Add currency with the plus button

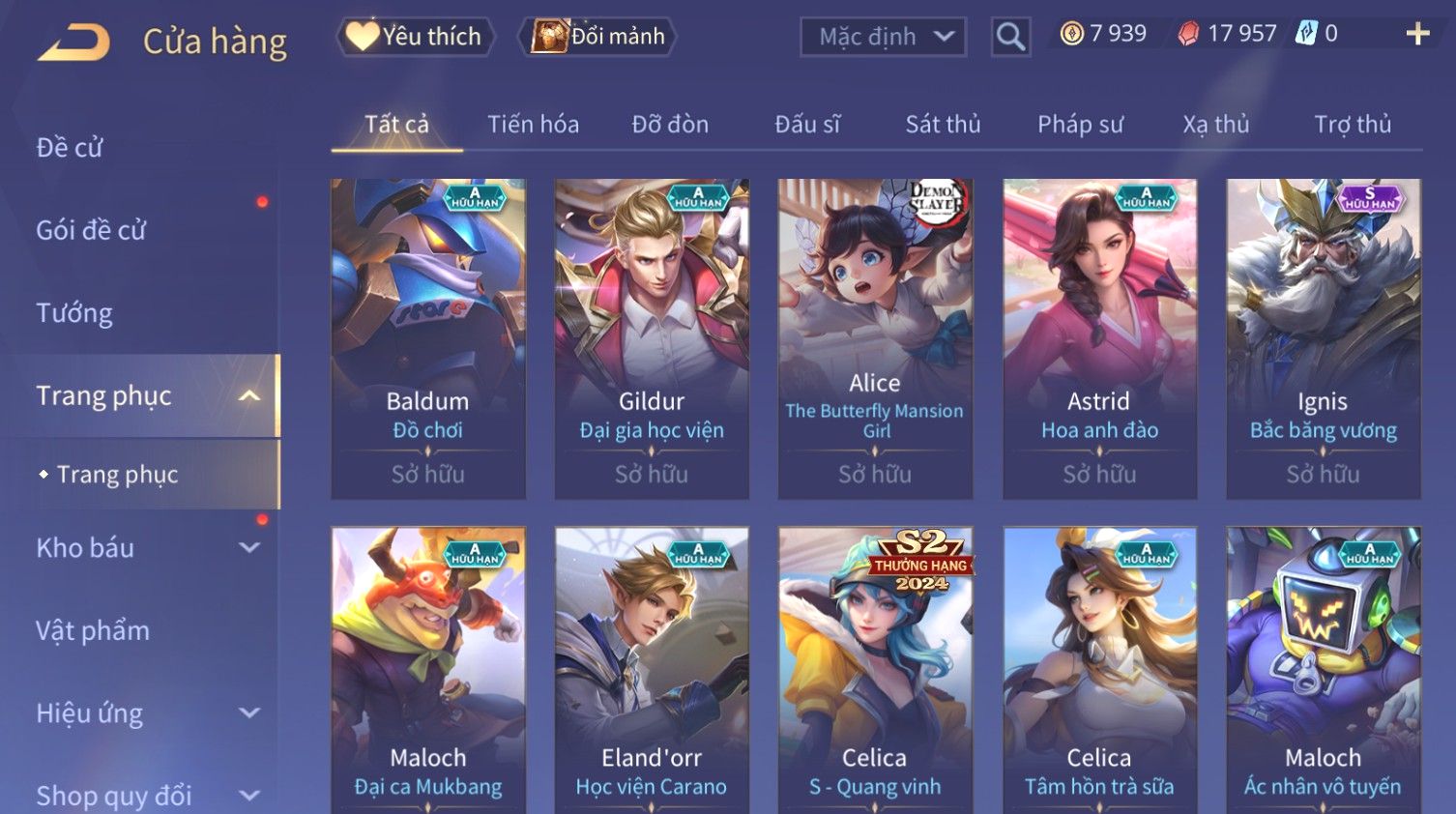(x=1416, y=35)
